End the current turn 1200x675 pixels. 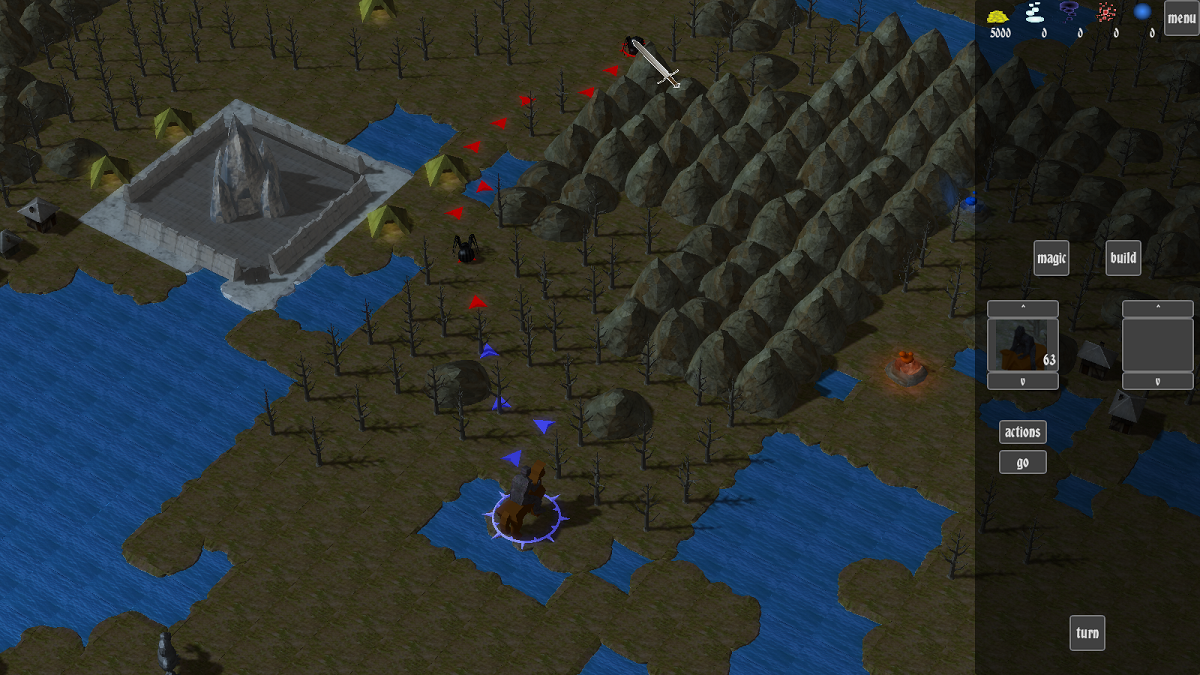[1087, 633]
